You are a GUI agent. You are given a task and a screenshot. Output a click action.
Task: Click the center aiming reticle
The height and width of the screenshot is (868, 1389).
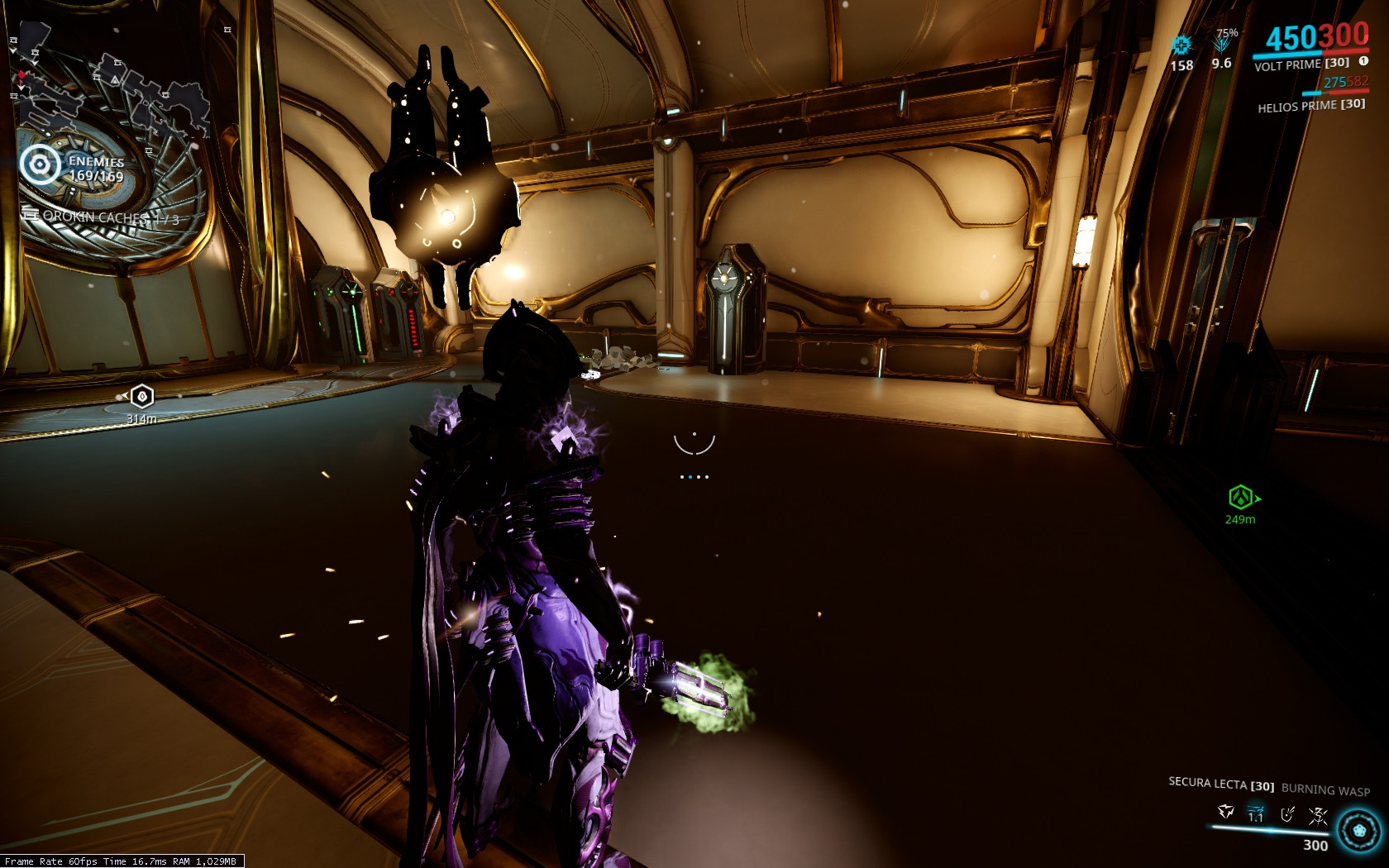coord(693,445)
